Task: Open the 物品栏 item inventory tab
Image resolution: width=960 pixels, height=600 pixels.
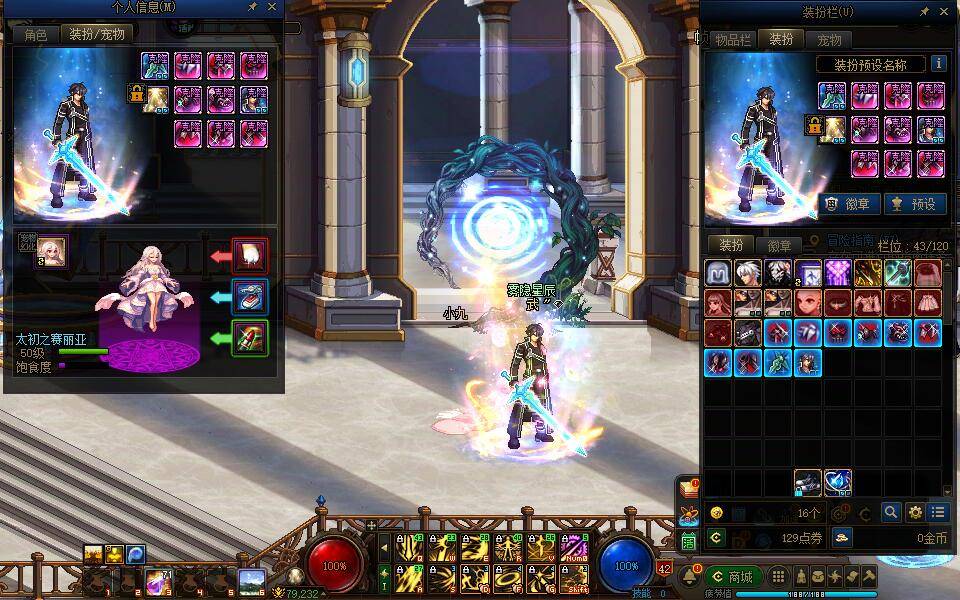Action: tap(732, 40)
